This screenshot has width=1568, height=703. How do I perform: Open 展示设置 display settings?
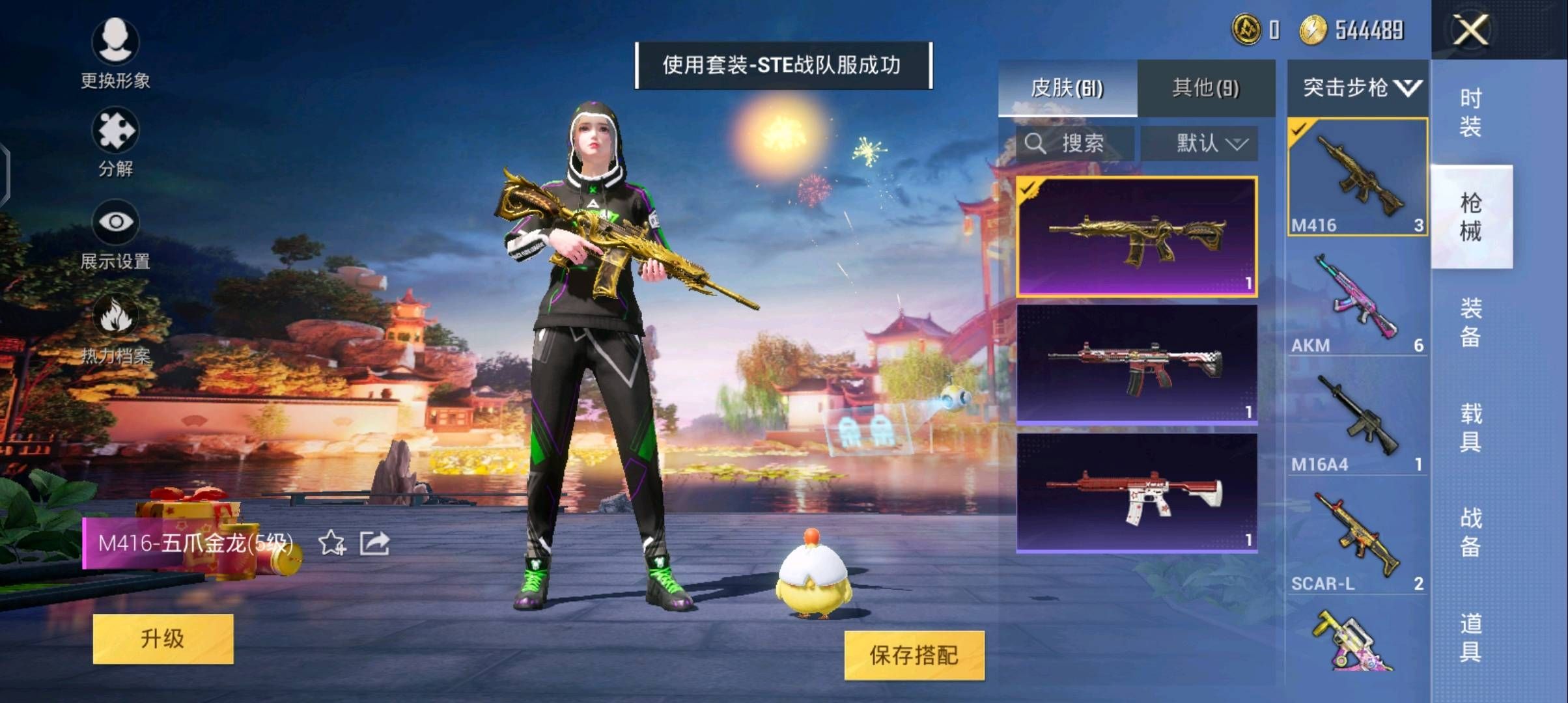click(116, 231)
